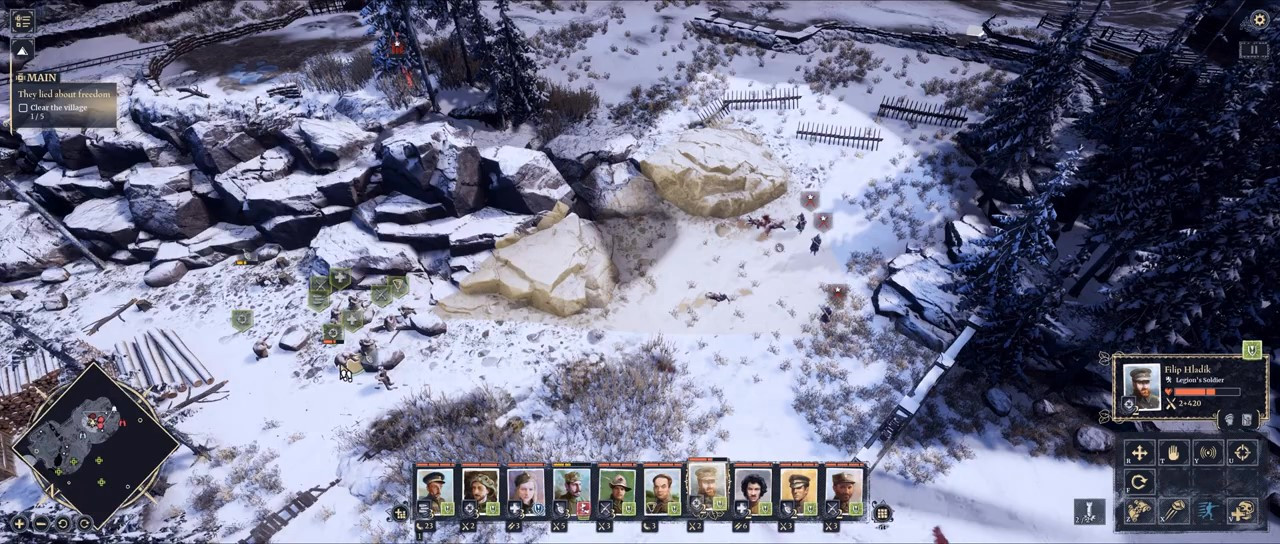Zoom out the minimap with minus button

click(40, 523)
